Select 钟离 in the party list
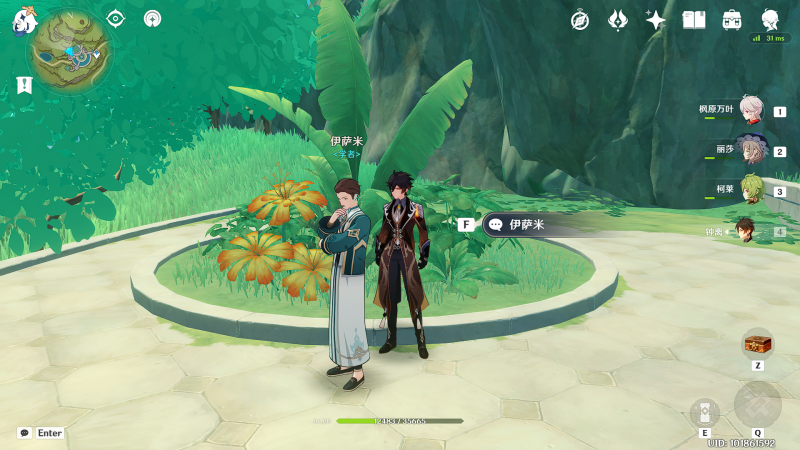 748,231
